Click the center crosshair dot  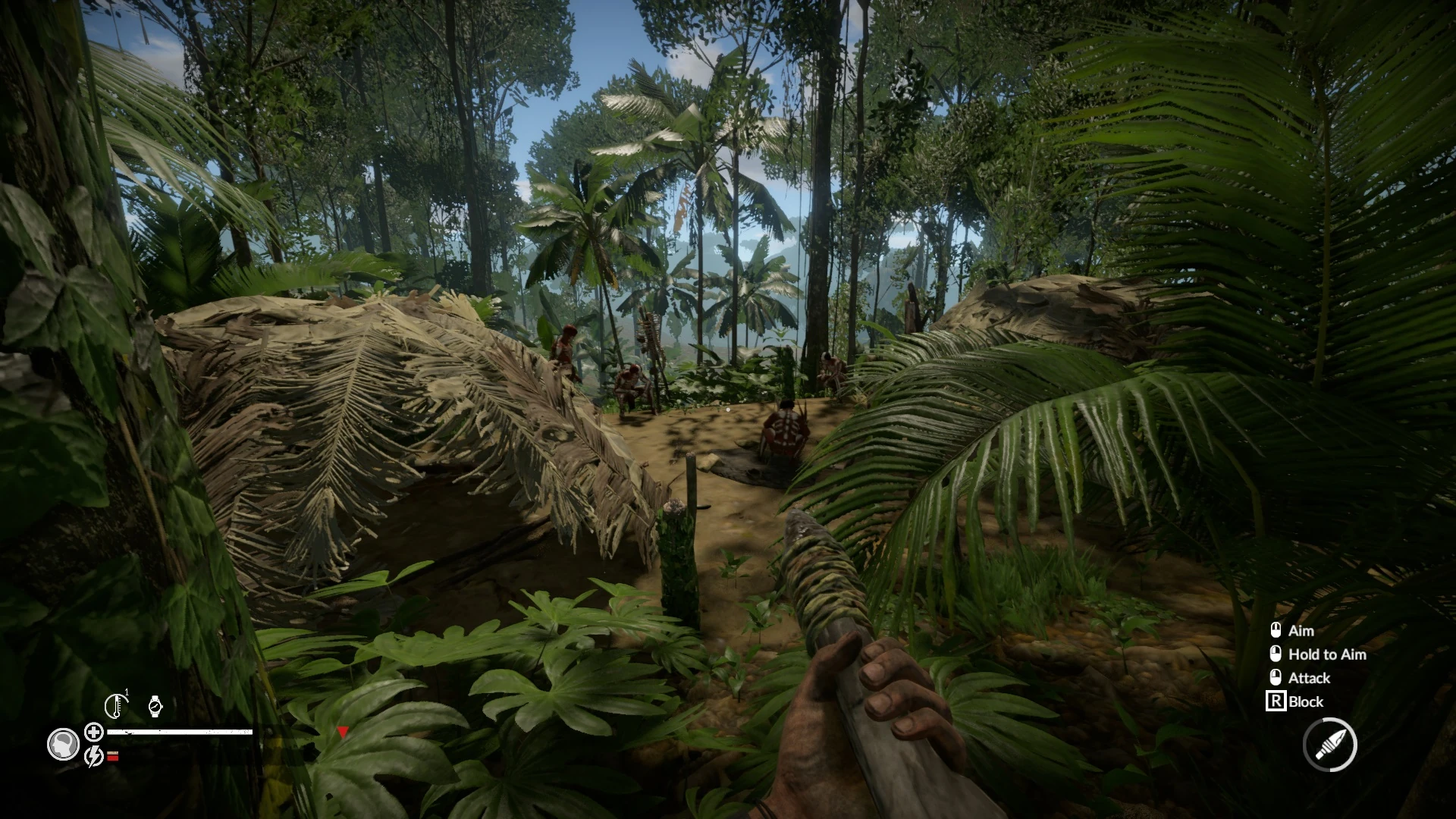[x=728, y=409]
